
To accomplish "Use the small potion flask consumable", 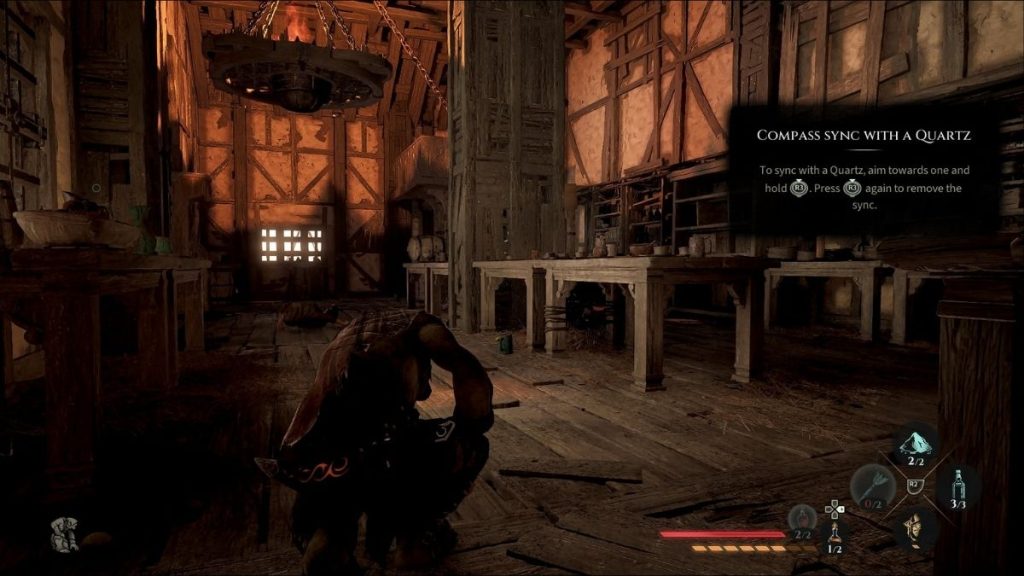I will point(836,531).
